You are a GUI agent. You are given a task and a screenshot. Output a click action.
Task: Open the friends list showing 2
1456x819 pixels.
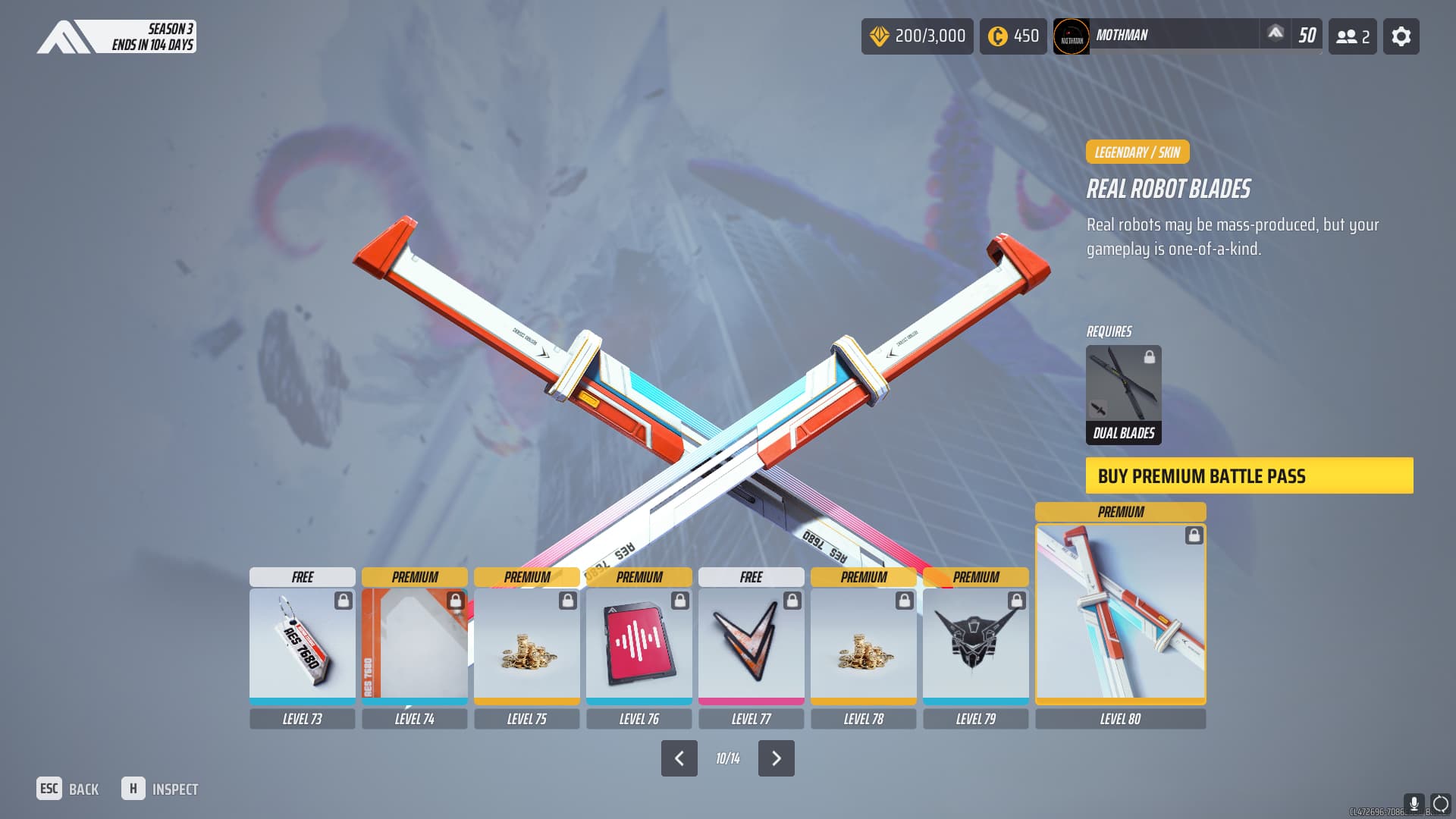1352,36
